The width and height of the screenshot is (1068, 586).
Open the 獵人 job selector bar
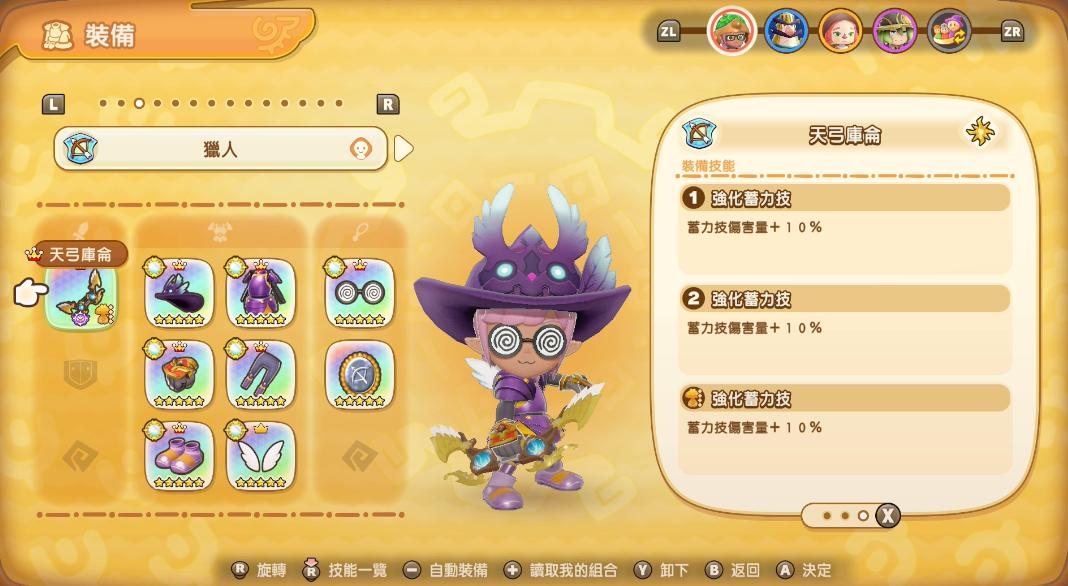pyautogui.click(x=220, y=149)
